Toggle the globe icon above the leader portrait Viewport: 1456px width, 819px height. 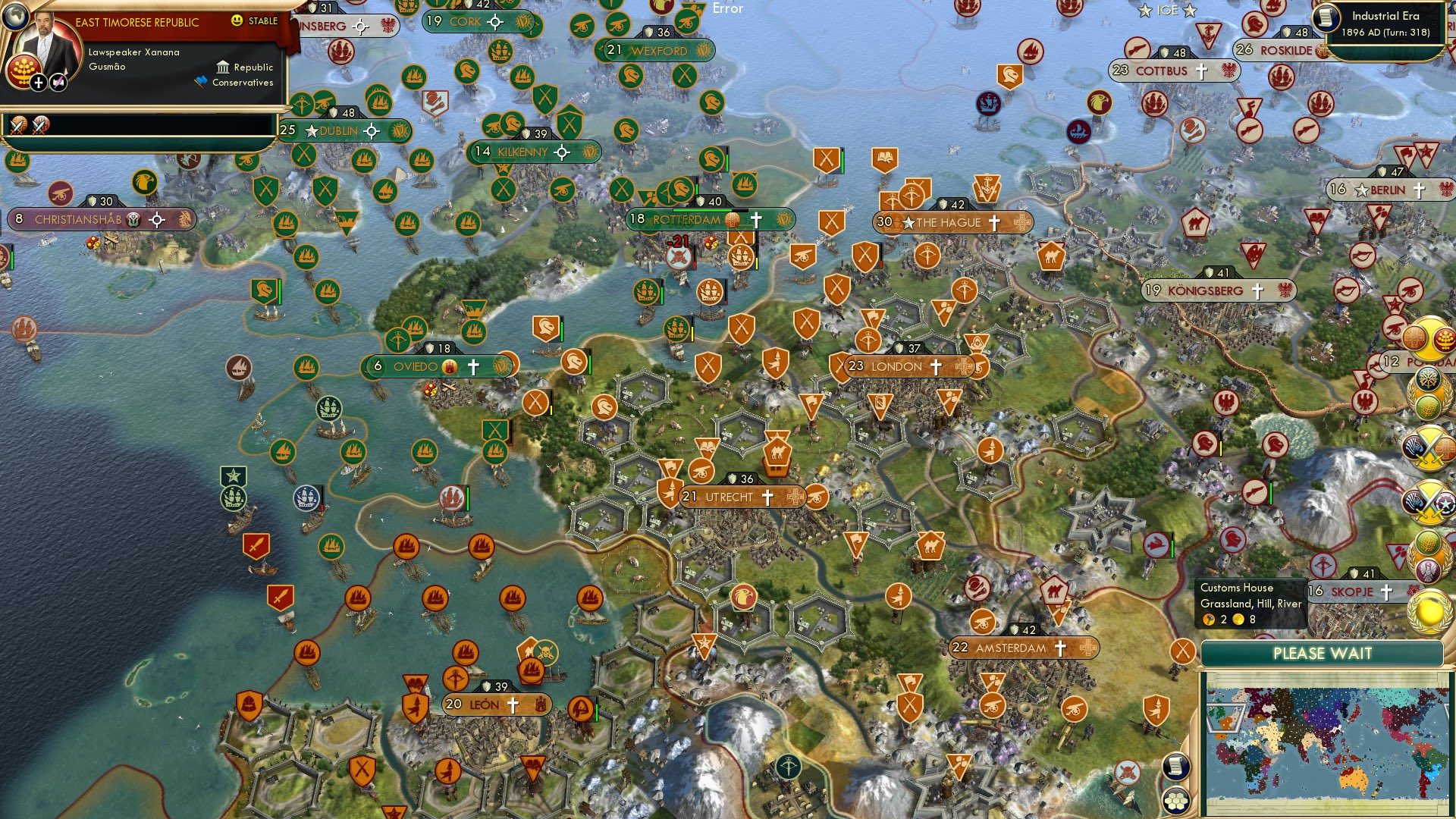coord(15,17)
